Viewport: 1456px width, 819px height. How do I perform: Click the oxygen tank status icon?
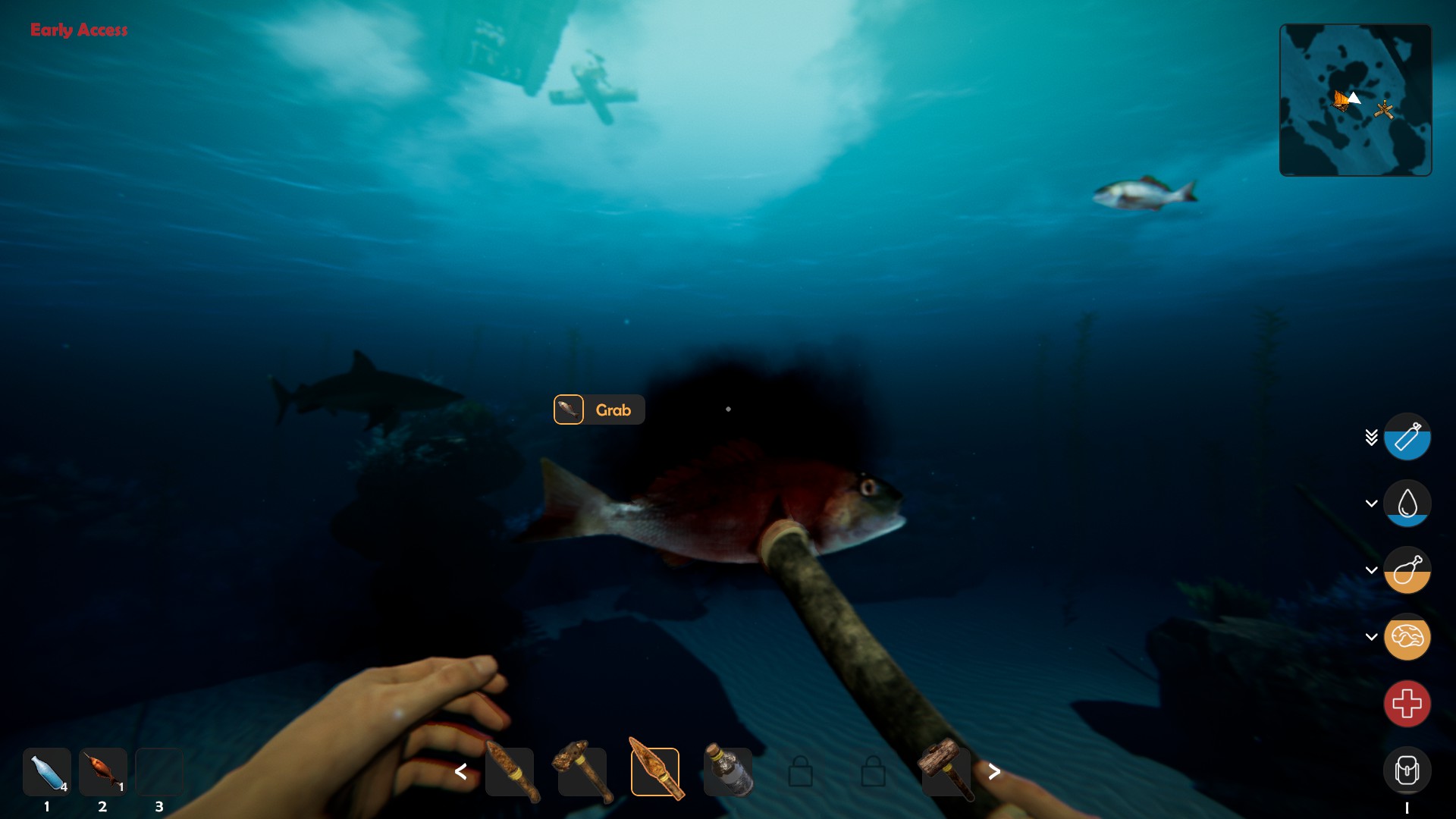pyautogui.click(x=1407, y=437)
